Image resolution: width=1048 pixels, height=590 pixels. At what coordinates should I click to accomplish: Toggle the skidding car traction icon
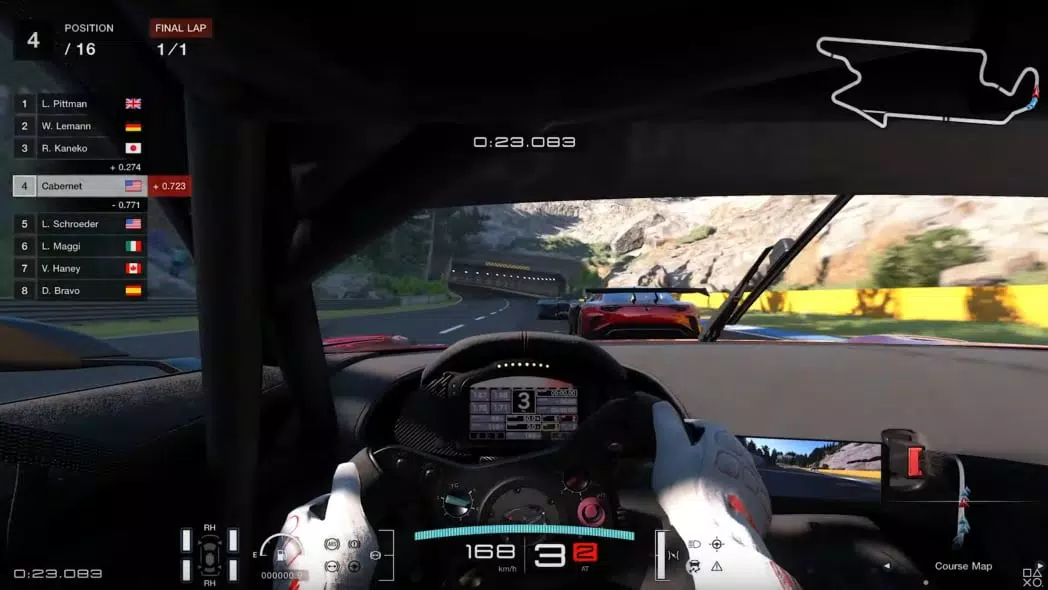point(694,567)
